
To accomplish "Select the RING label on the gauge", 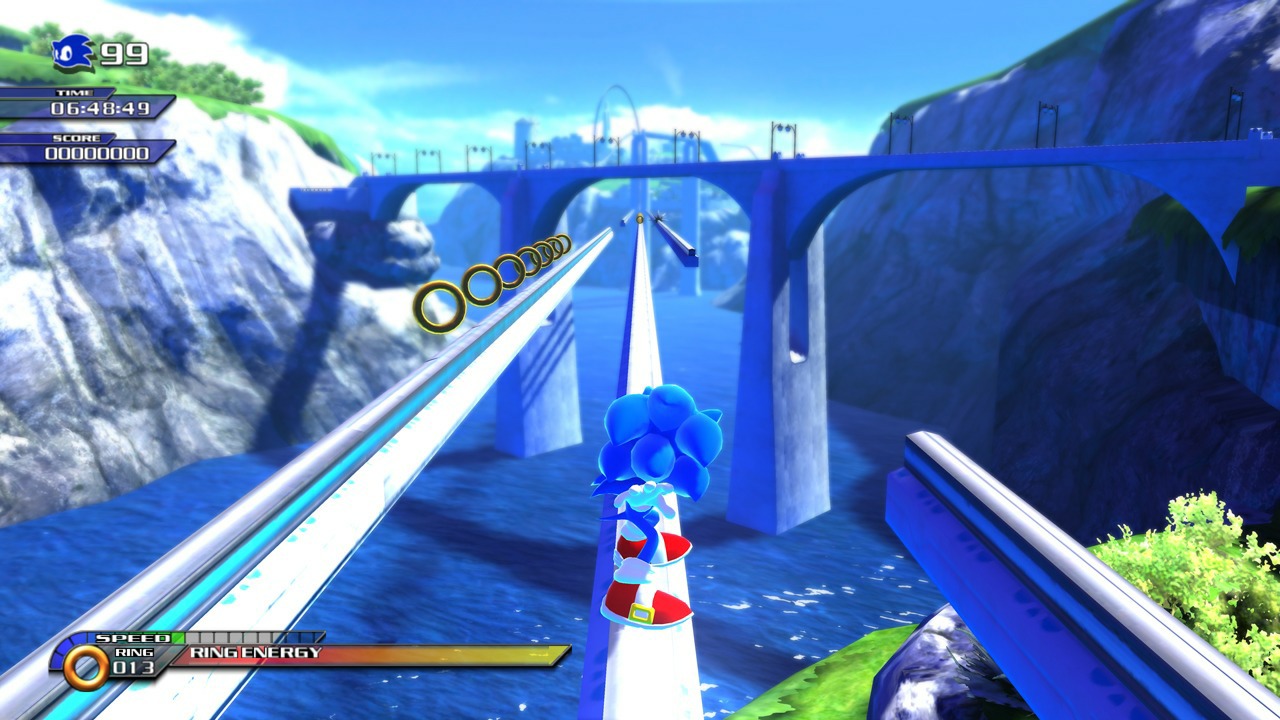I will tap(134, 651).
